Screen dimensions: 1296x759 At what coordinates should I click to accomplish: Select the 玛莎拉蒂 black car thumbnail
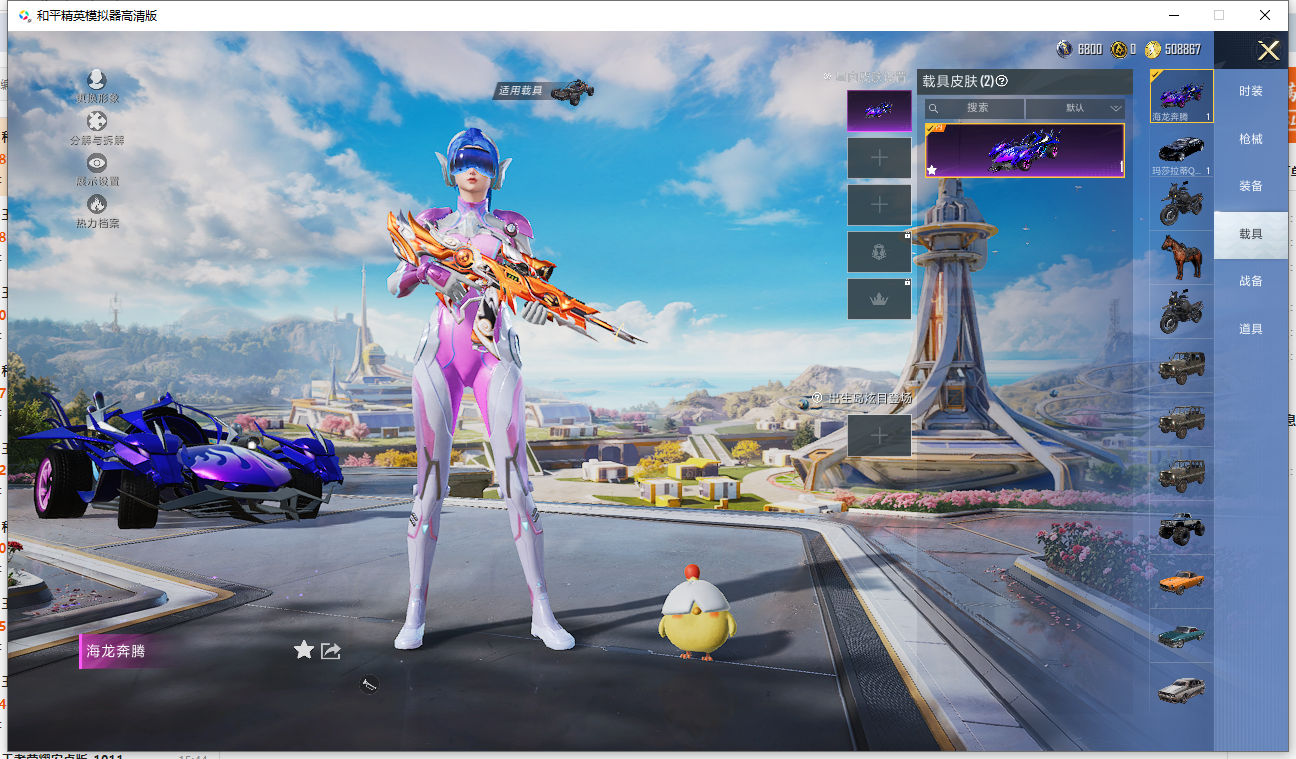(1181, 151)
